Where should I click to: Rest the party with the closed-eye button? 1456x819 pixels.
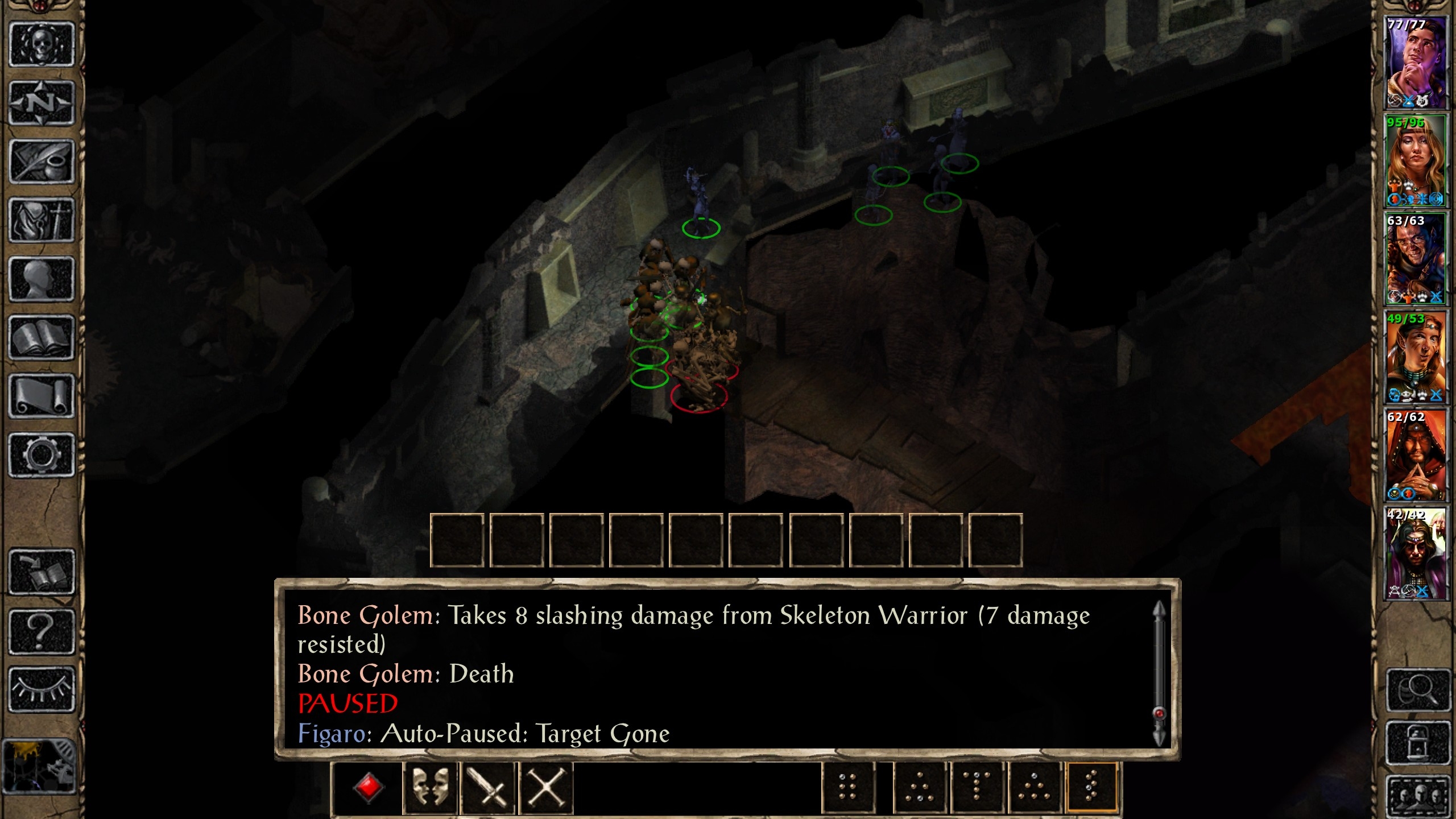42,689
